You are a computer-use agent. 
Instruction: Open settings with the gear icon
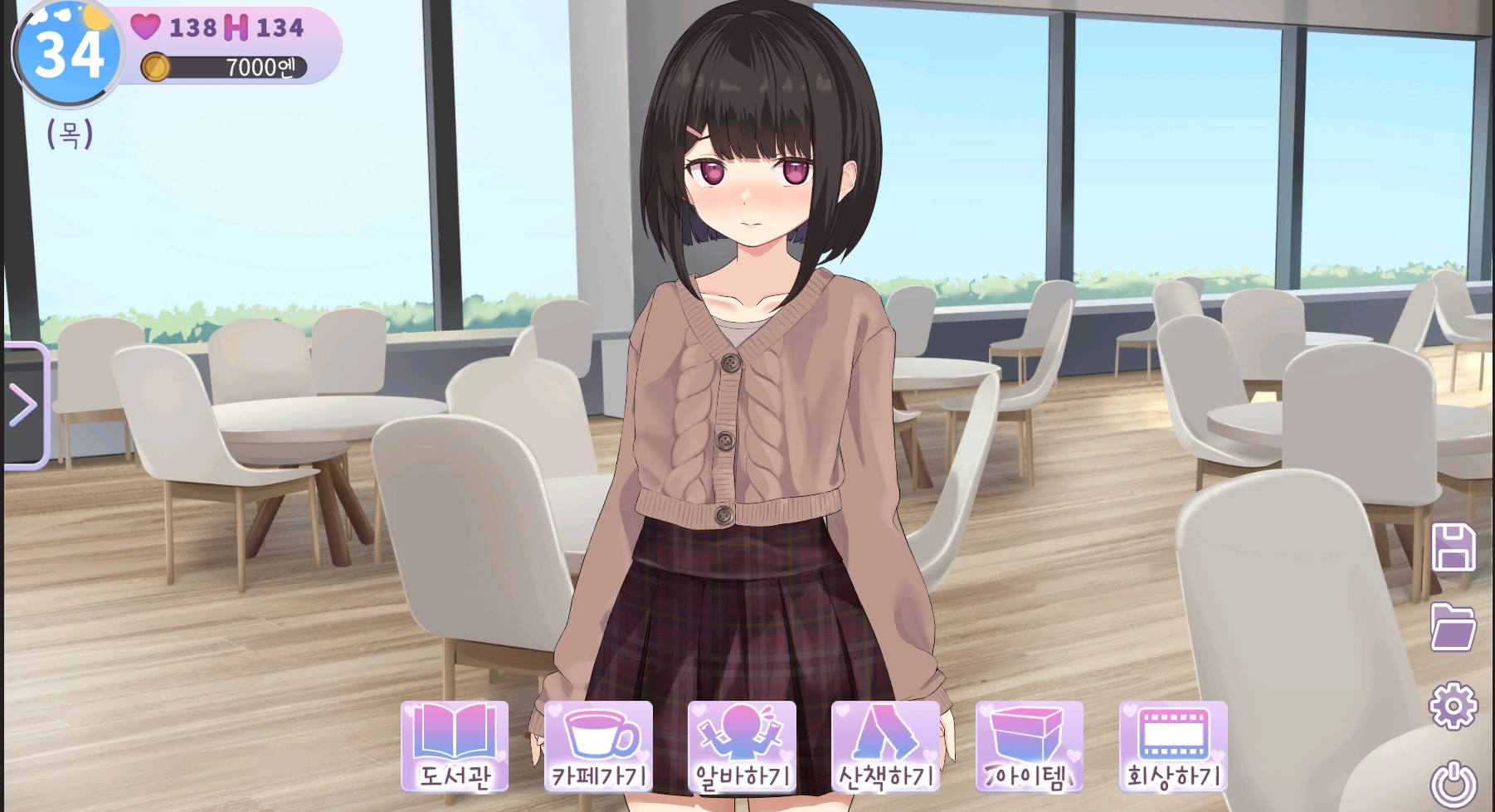coord(1454,706)
